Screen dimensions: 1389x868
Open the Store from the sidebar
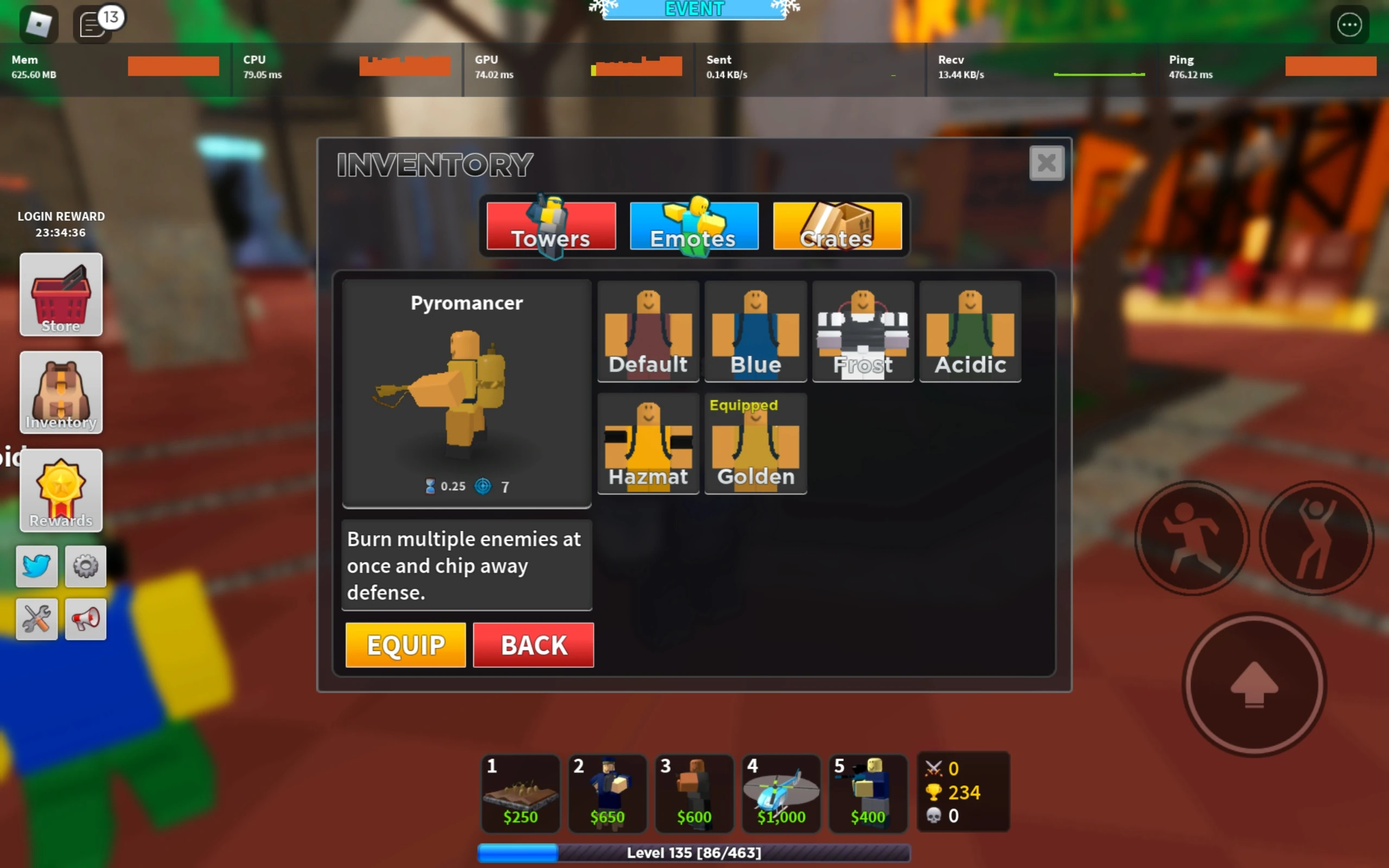click(60, 295)
